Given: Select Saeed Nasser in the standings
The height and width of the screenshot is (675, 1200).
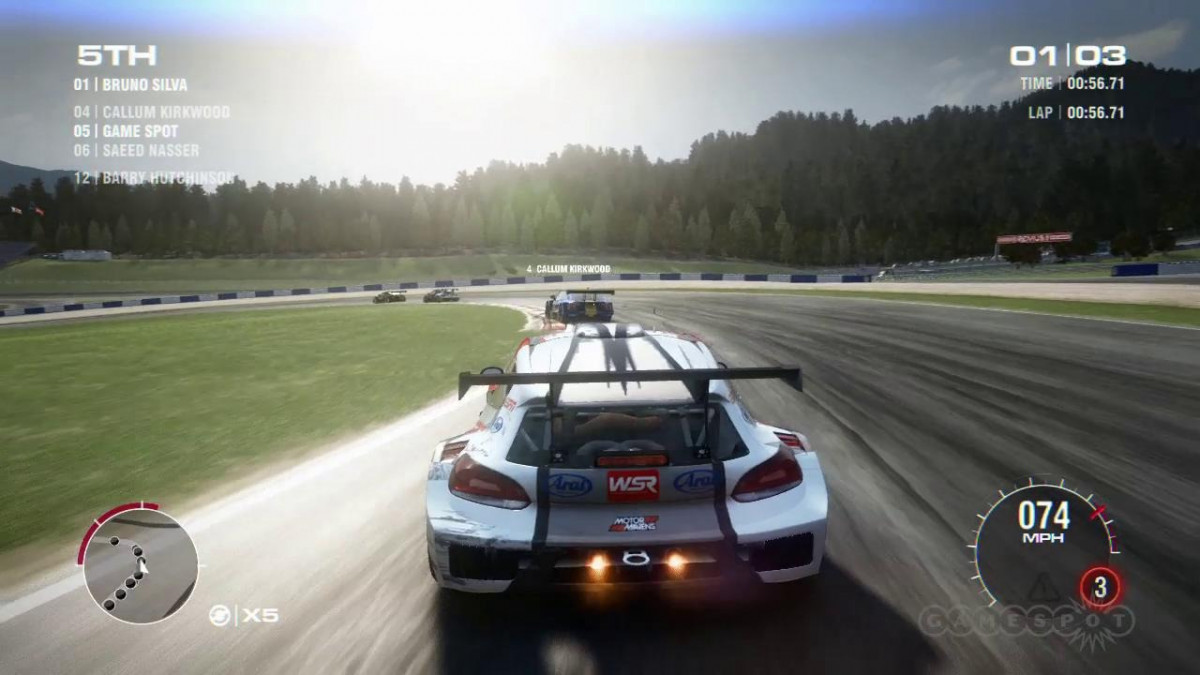Looking at the screenshot, I should 136,150.
